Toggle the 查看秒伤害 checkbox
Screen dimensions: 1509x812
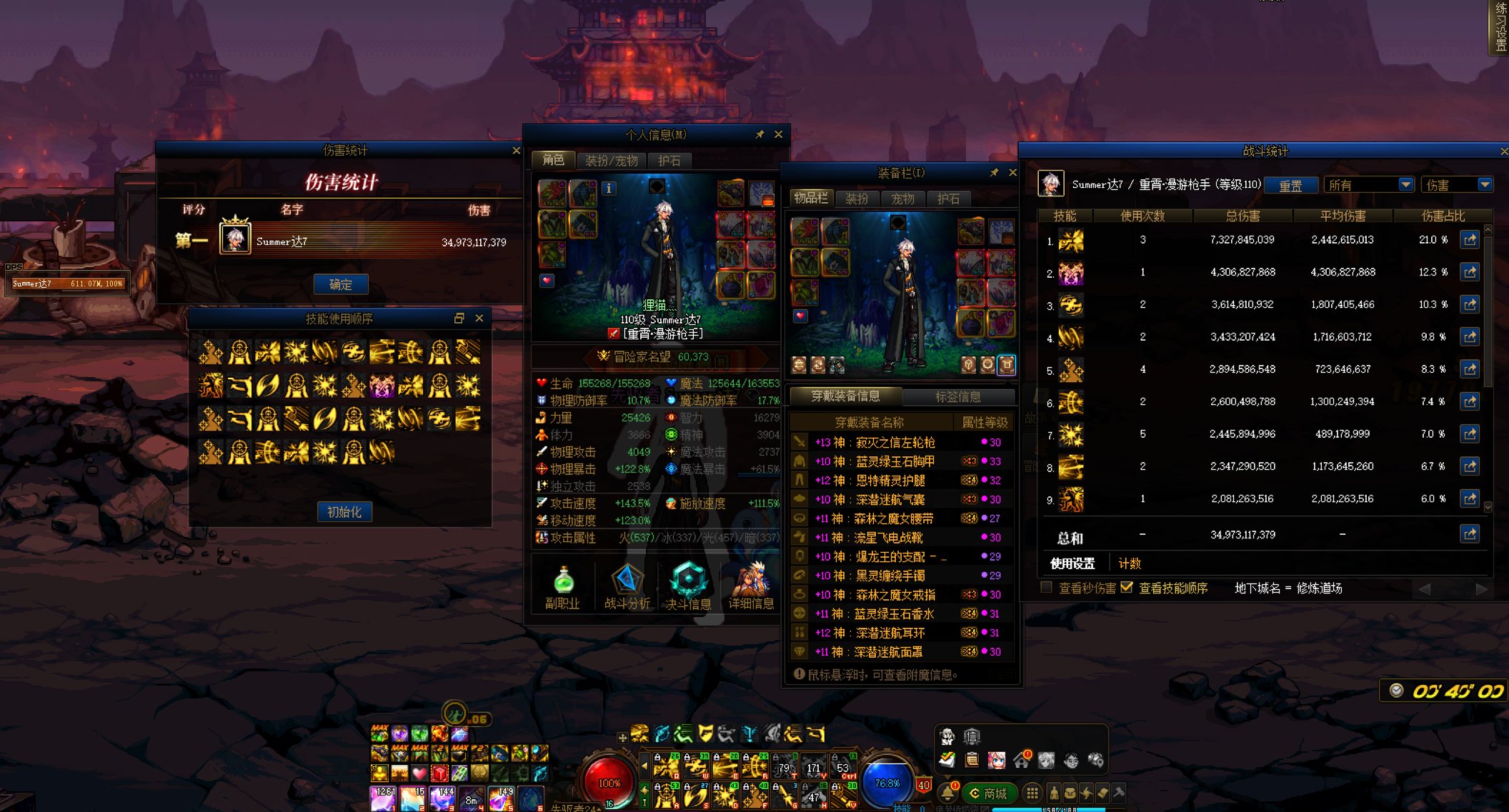(1047, 588)
